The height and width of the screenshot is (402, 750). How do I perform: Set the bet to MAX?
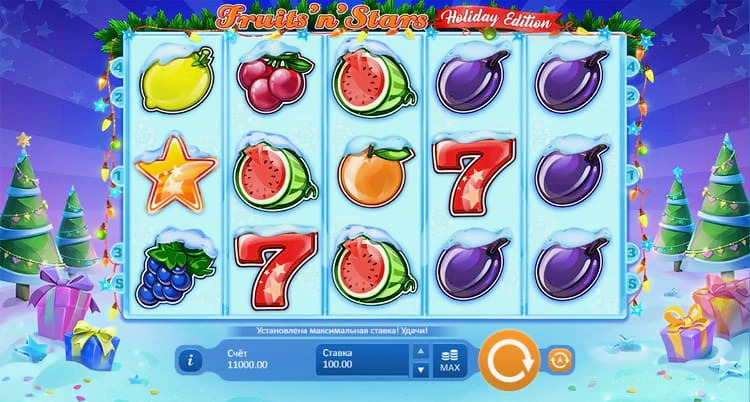(x=450, y=360)
